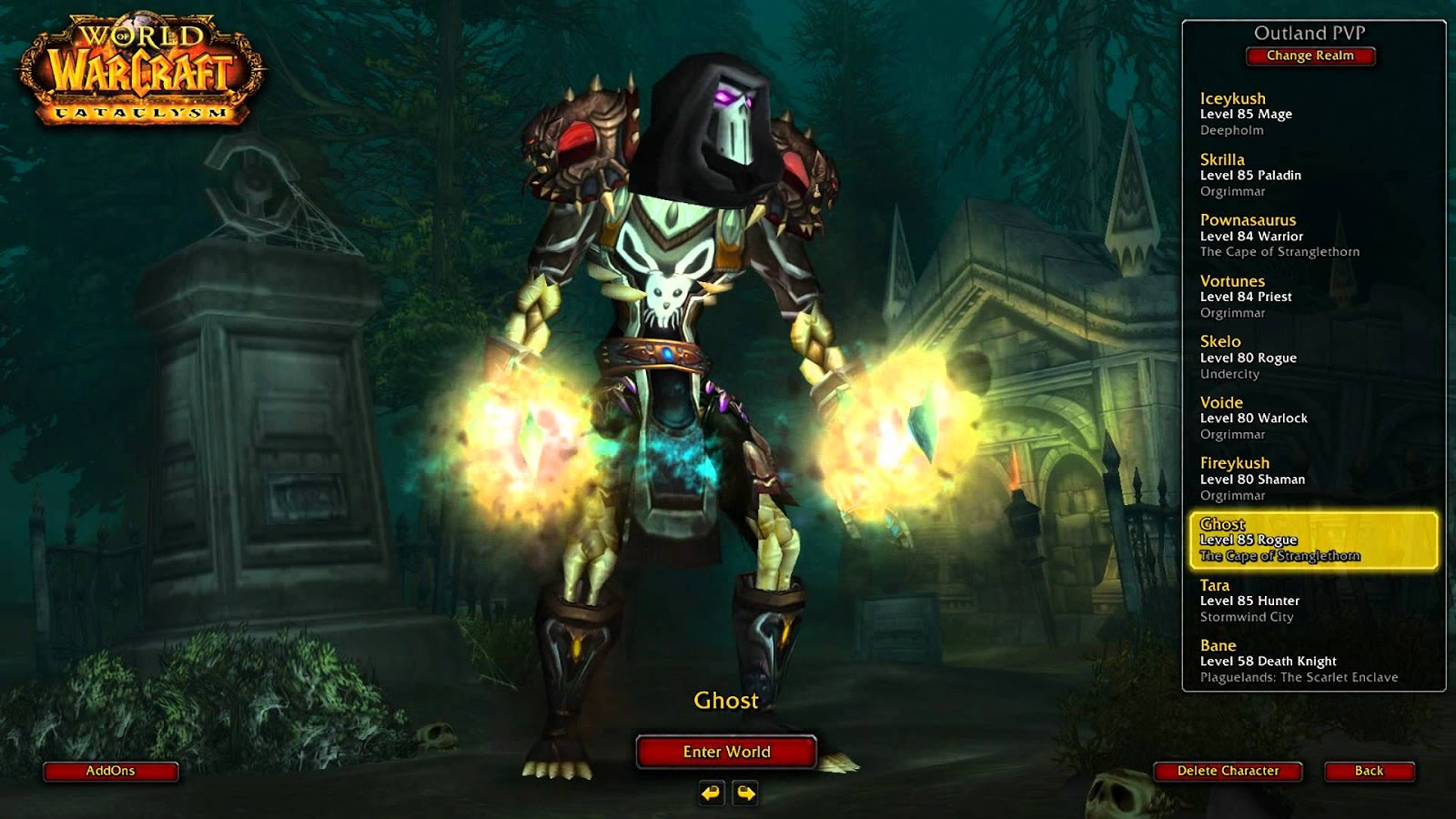Select the character Iceykush, Level 85 Mage
1456x819 pixels.
pyautogui.click(x=1274, y=111)
